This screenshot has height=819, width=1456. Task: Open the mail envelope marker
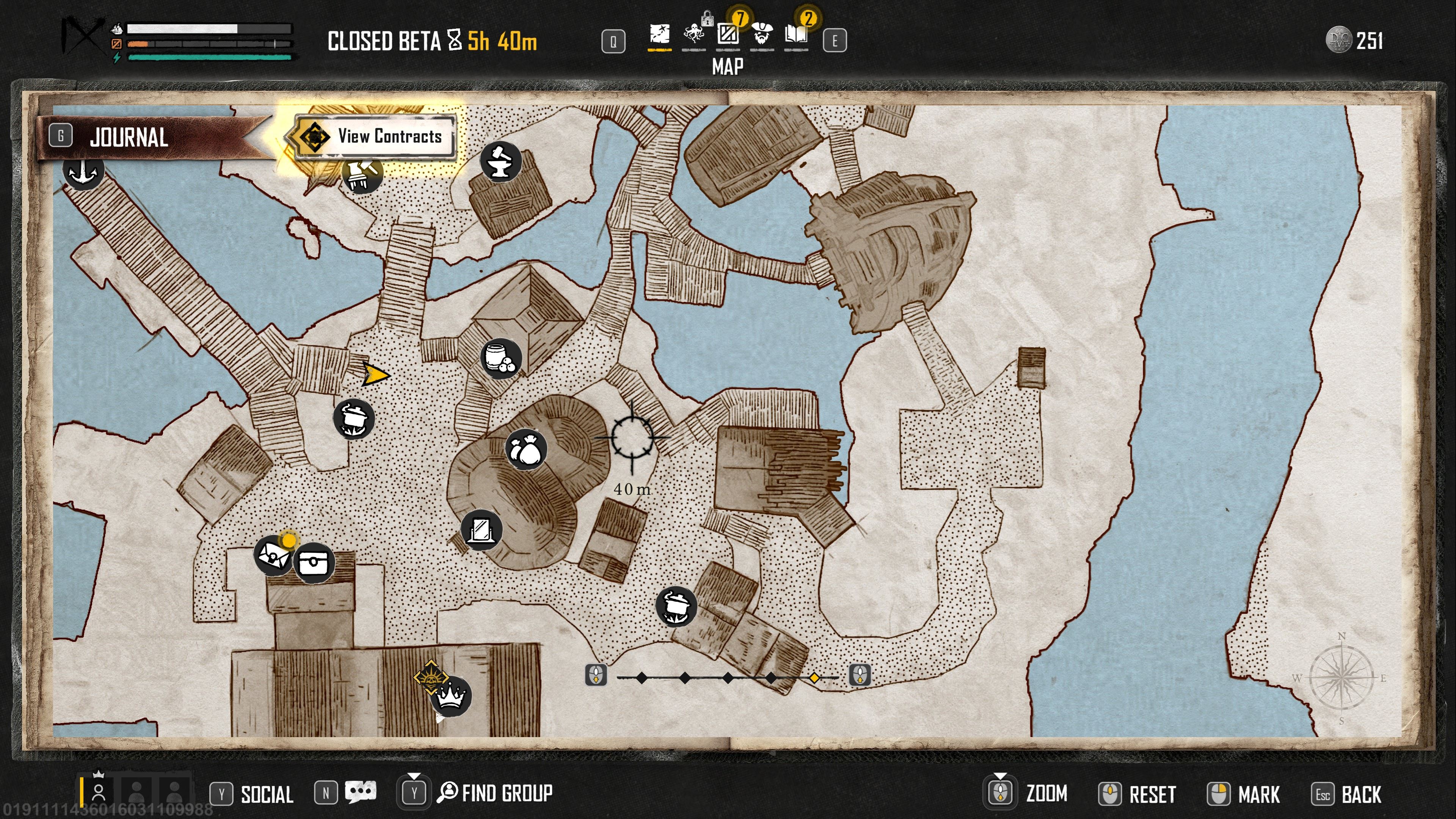click(273, 555)
